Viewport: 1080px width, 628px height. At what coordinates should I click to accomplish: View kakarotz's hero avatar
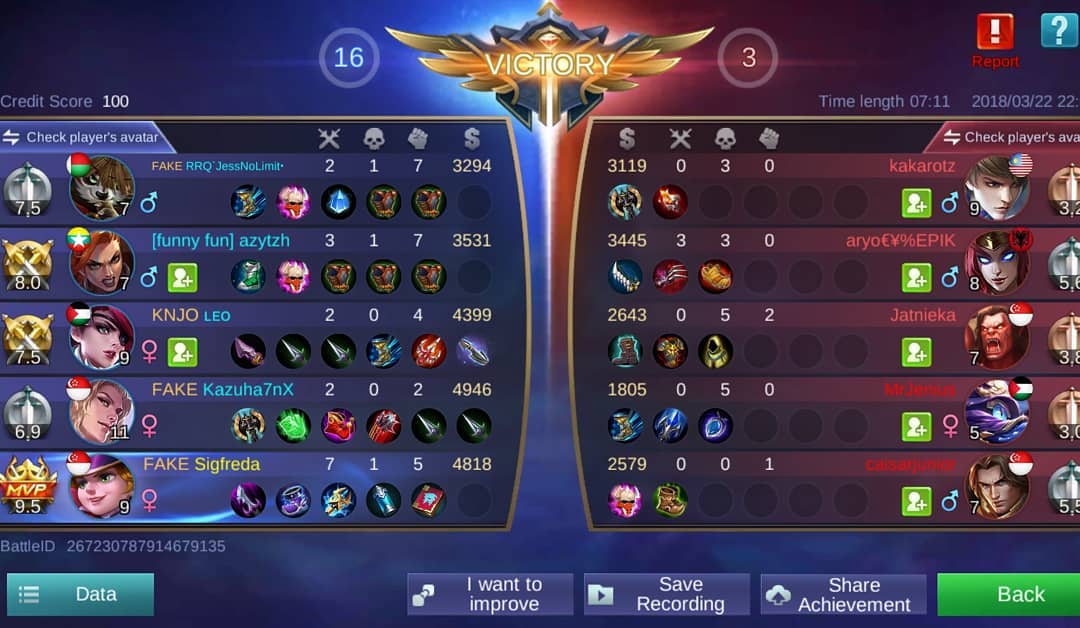(x=997, y=187)
